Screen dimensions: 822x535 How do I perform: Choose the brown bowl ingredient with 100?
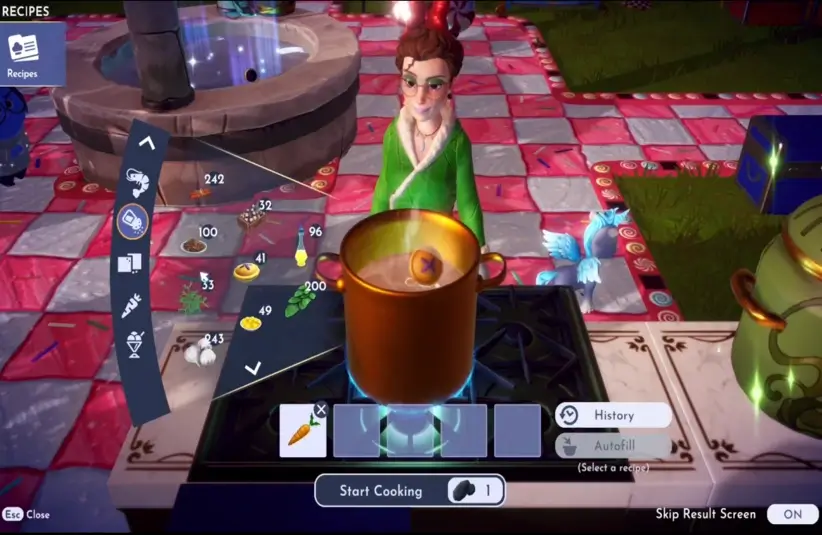pyautogui.click(x=193, y=245)
